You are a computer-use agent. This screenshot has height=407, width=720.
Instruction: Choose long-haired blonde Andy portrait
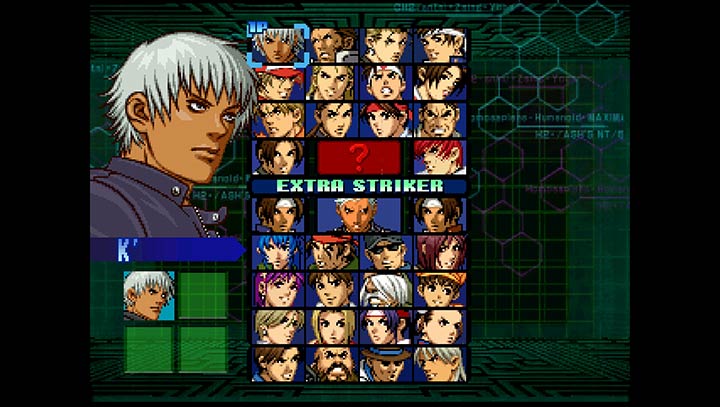331,82
